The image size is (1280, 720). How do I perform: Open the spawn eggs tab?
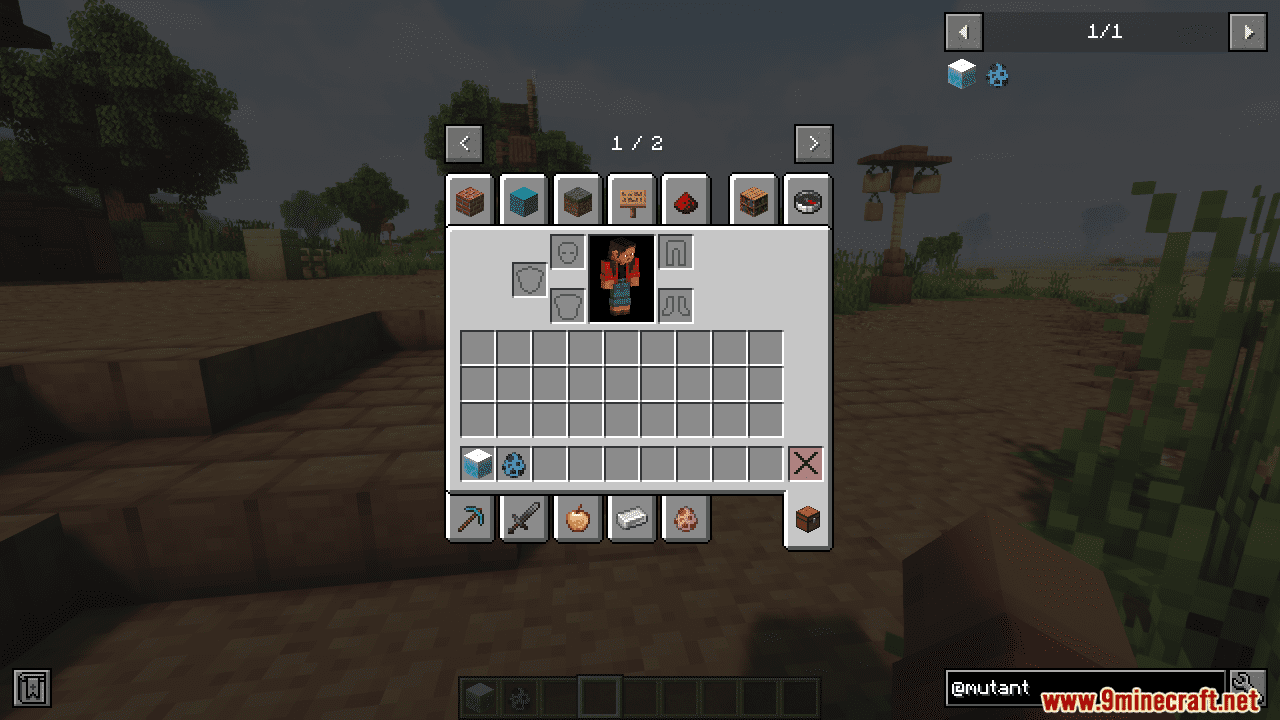pos(685,518)
